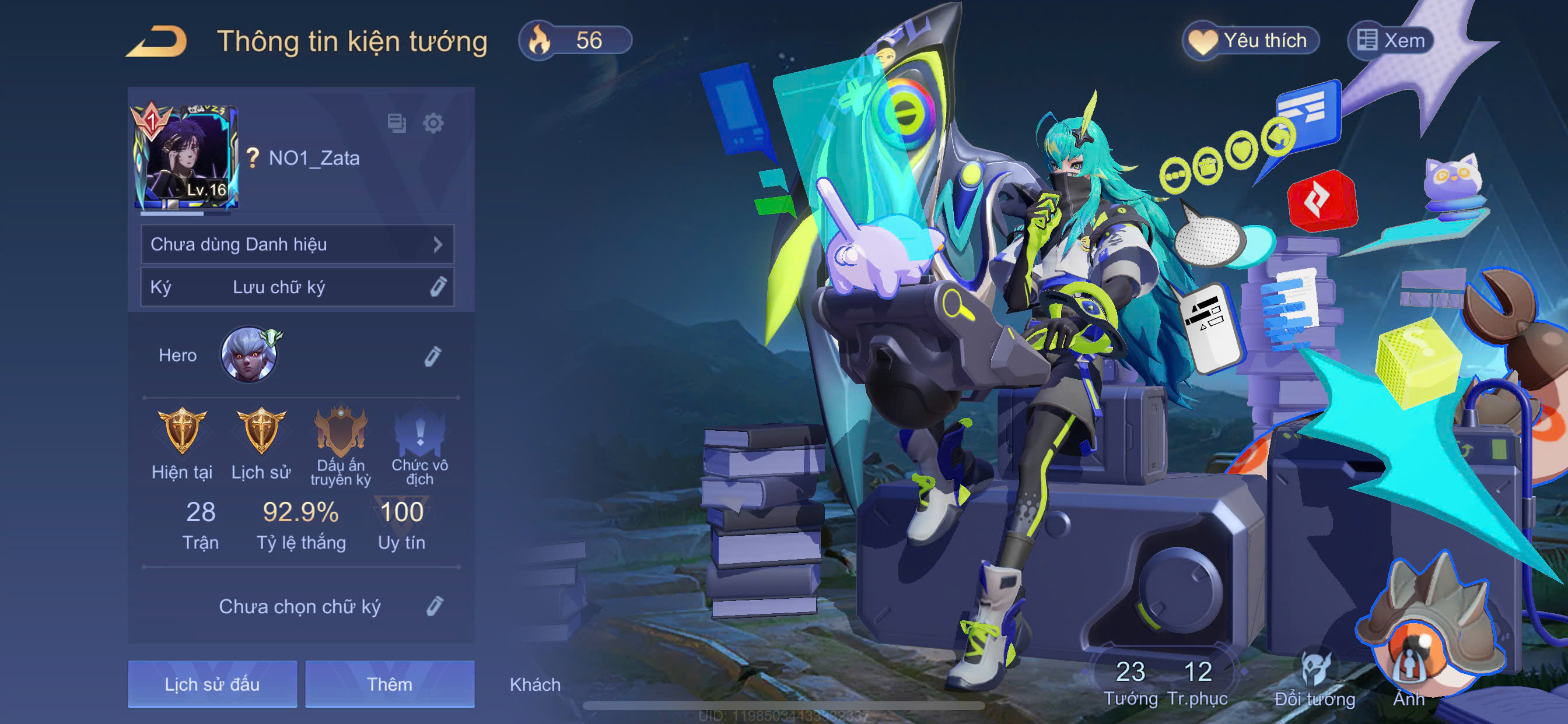
Task: Click the card icon beside the gear
Action: coord(397,124)
